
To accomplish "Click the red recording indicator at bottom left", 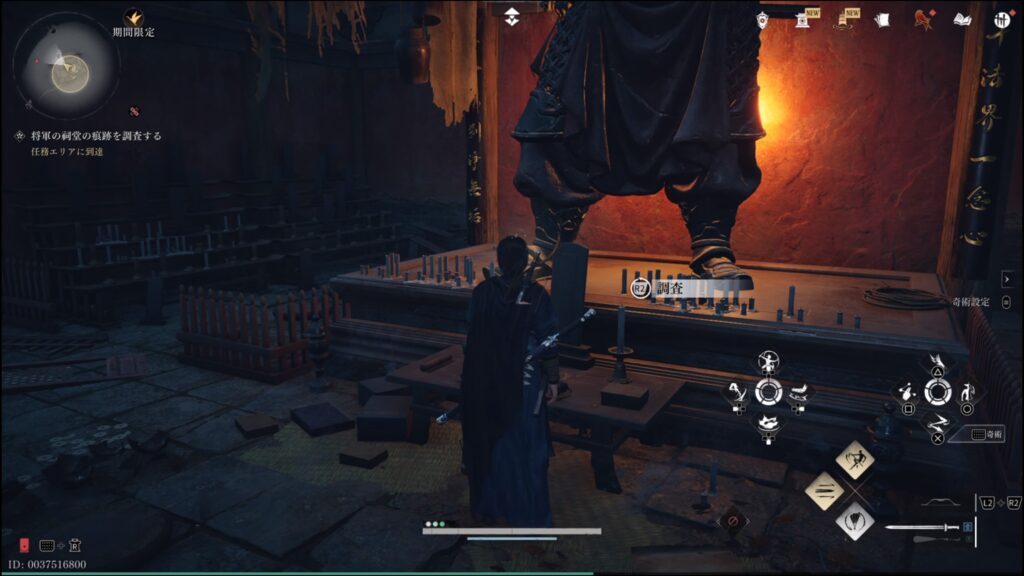I will (x=24, y=545).
